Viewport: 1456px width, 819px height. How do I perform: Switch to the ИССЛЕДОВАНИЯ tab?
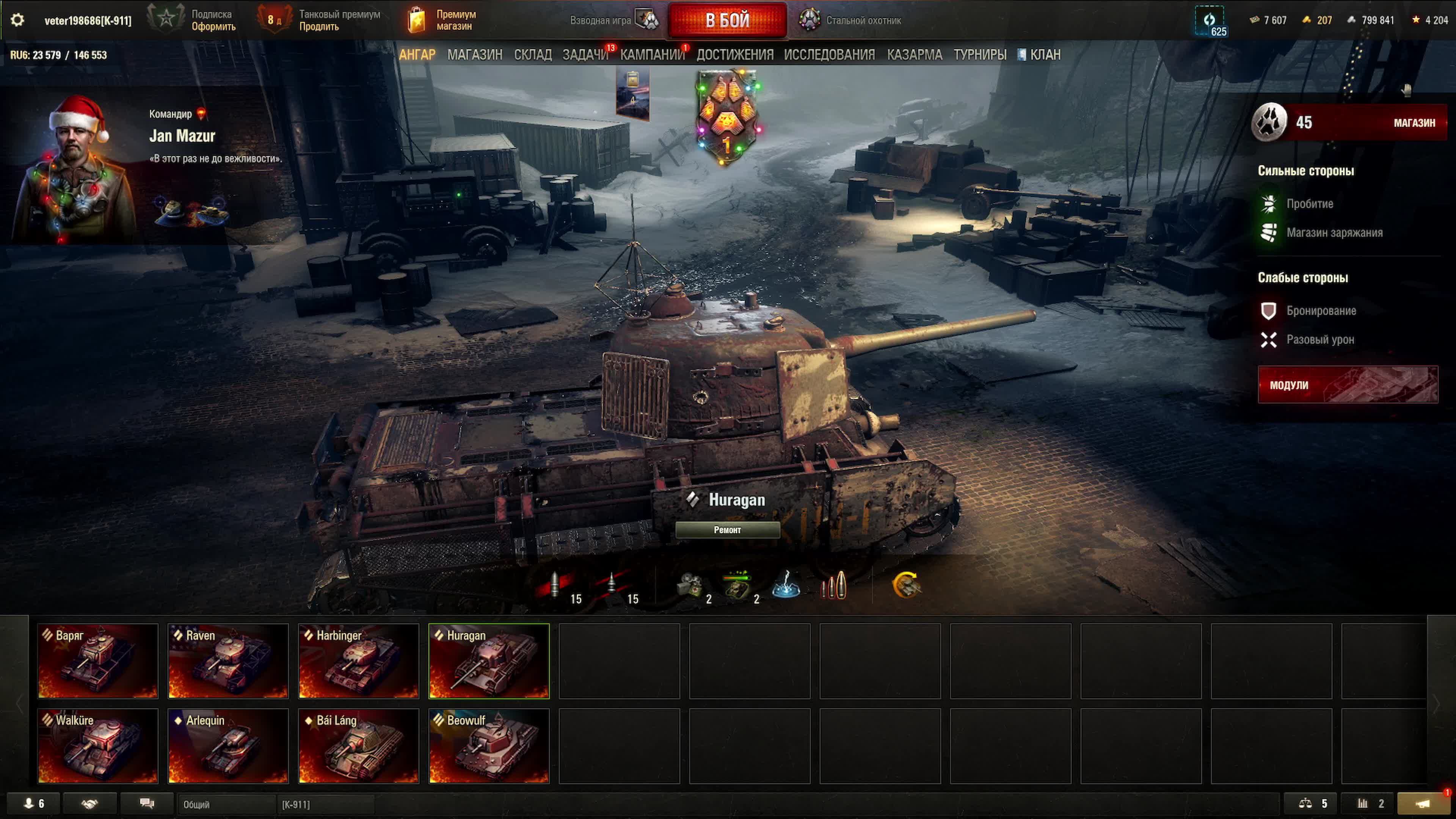(x=828, y=55)
